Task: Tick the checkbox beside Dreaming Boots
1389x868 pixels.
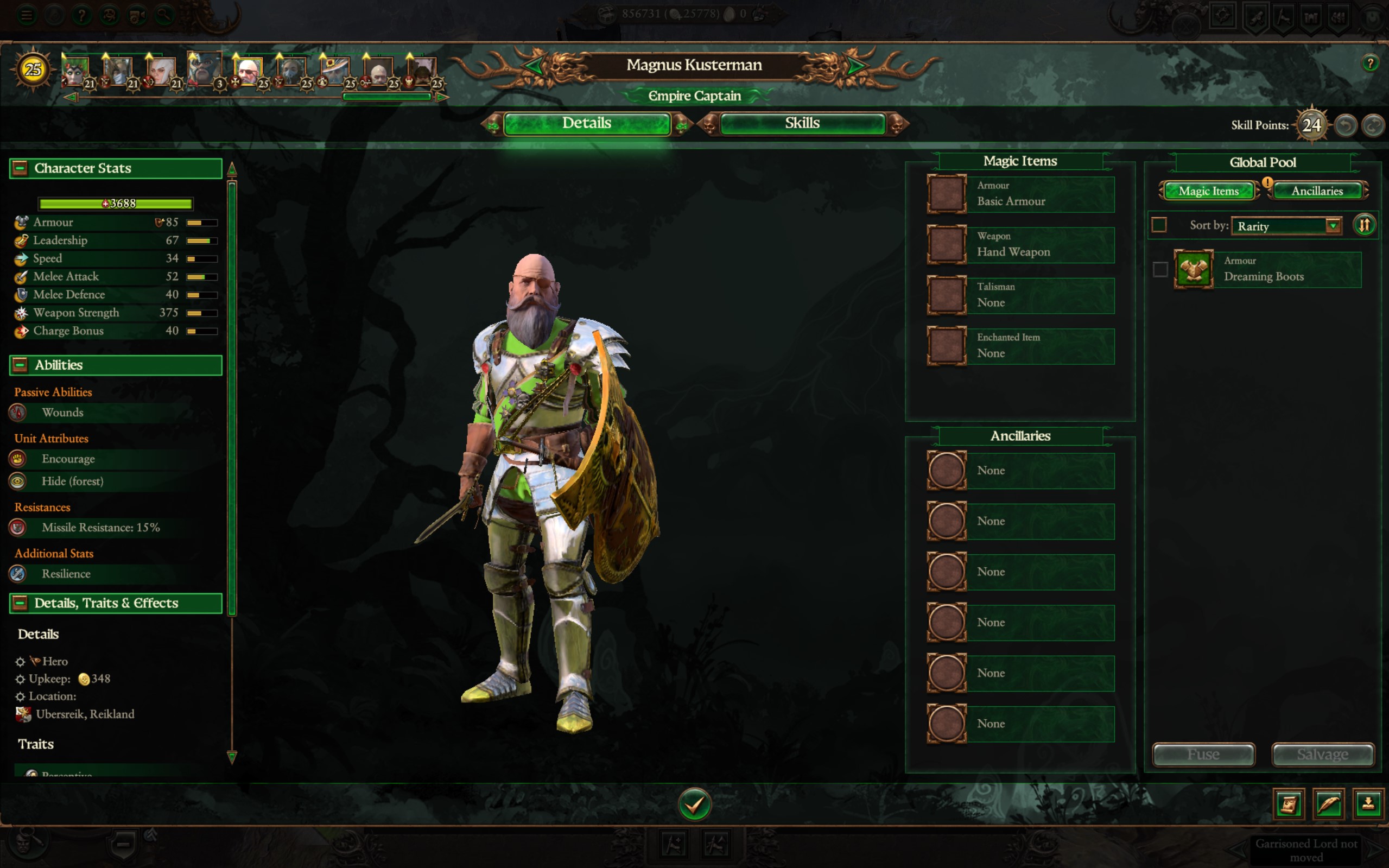Action: [1160, 269]
